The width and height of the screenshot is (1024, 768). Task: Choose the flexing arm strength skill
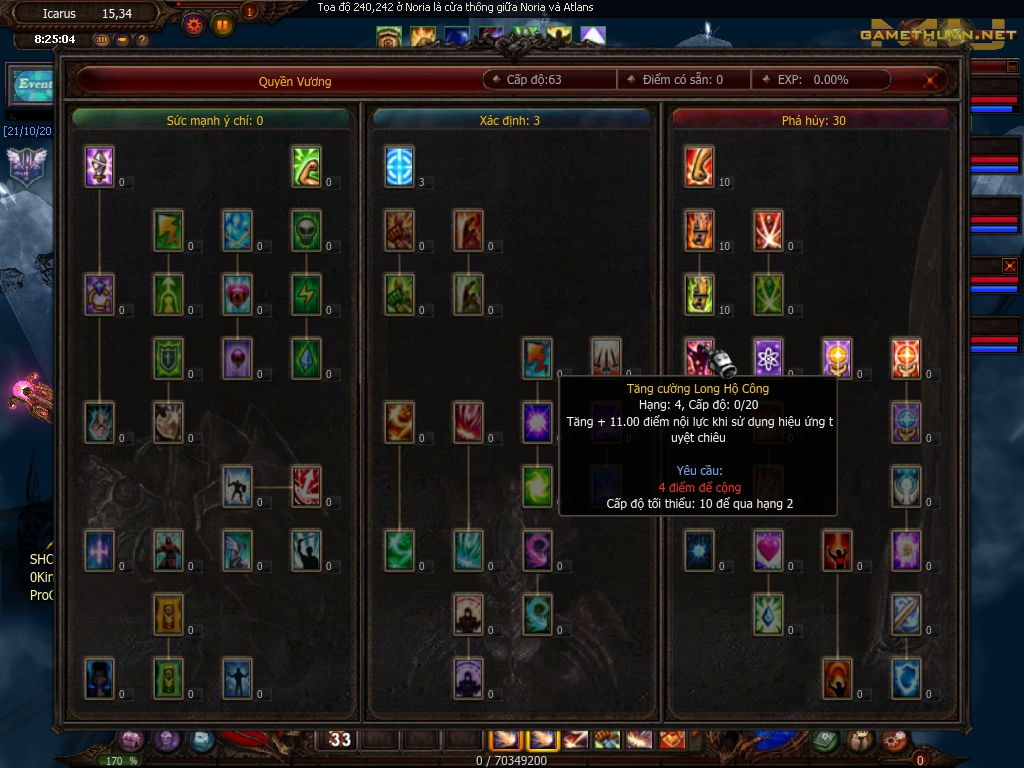[306, 166]
